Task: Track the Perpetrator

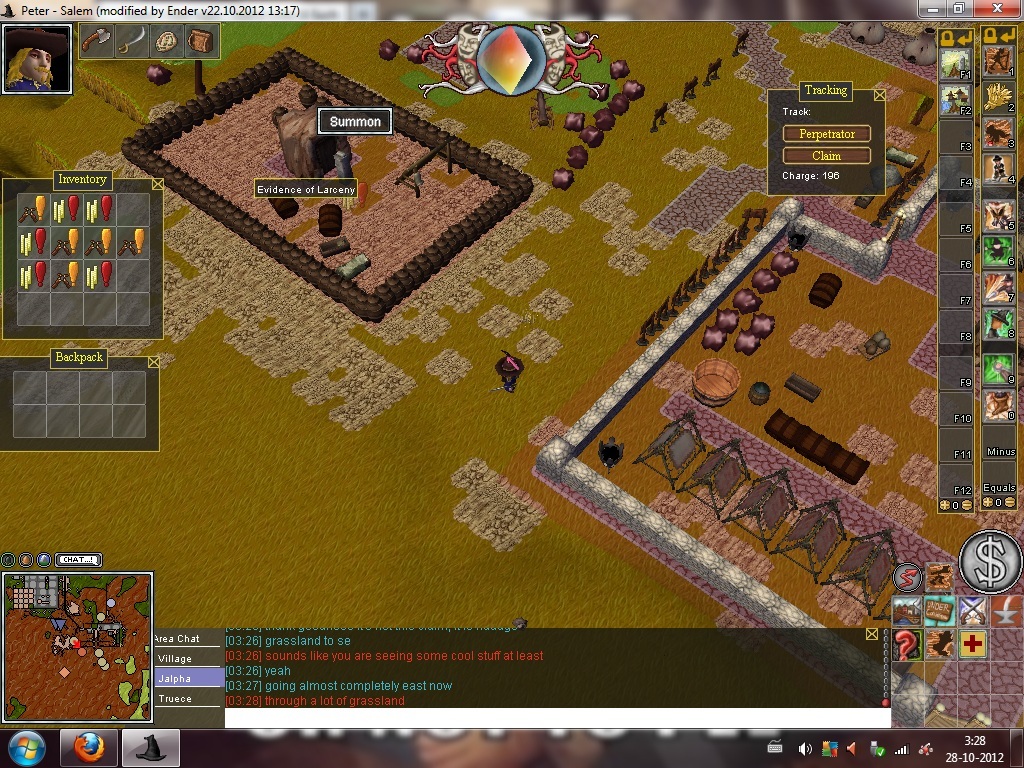Action: (826, 134)
